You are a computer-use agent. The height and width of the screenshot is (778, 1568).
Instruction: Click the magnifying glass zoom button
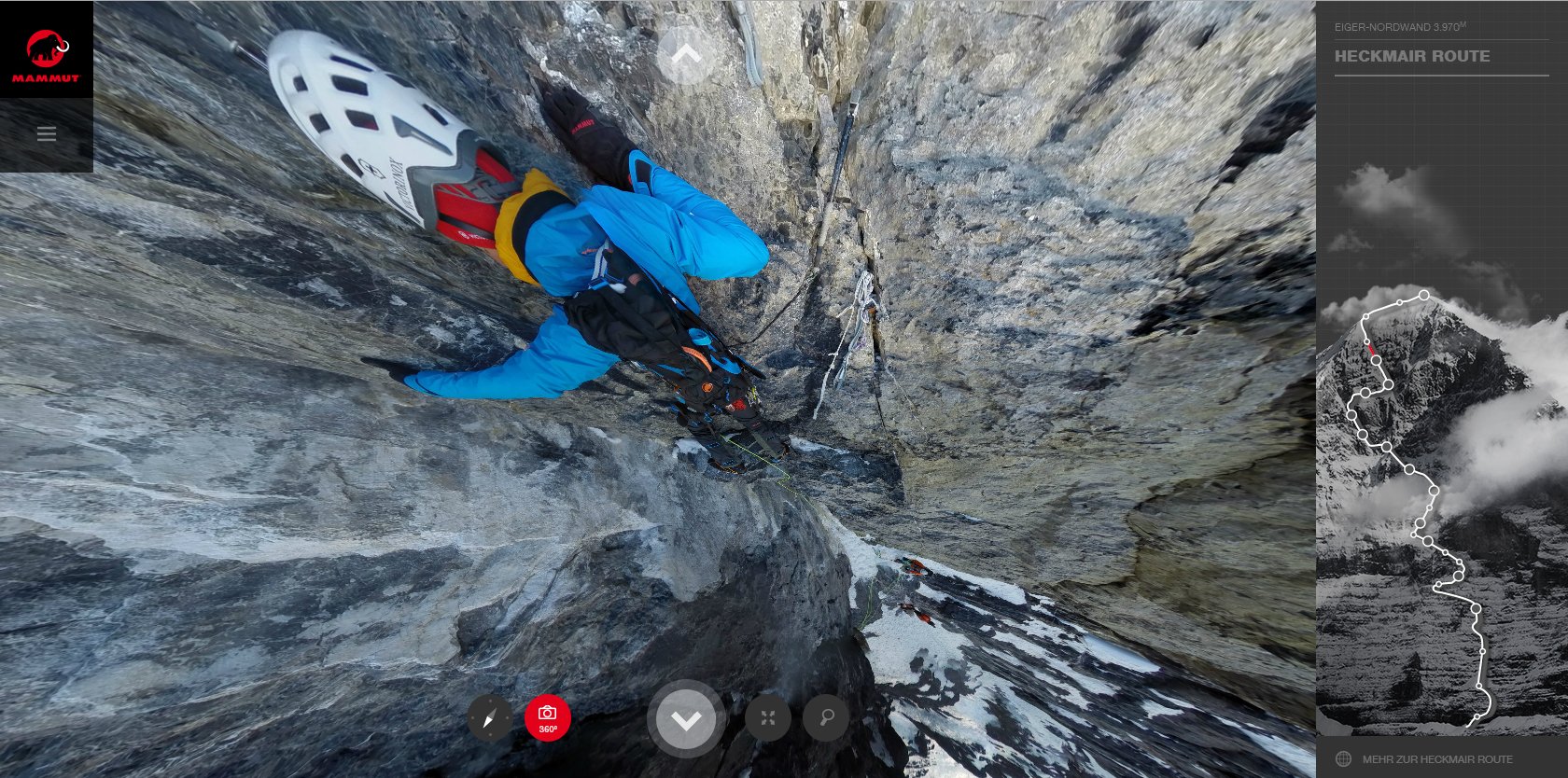pos(826,717)
